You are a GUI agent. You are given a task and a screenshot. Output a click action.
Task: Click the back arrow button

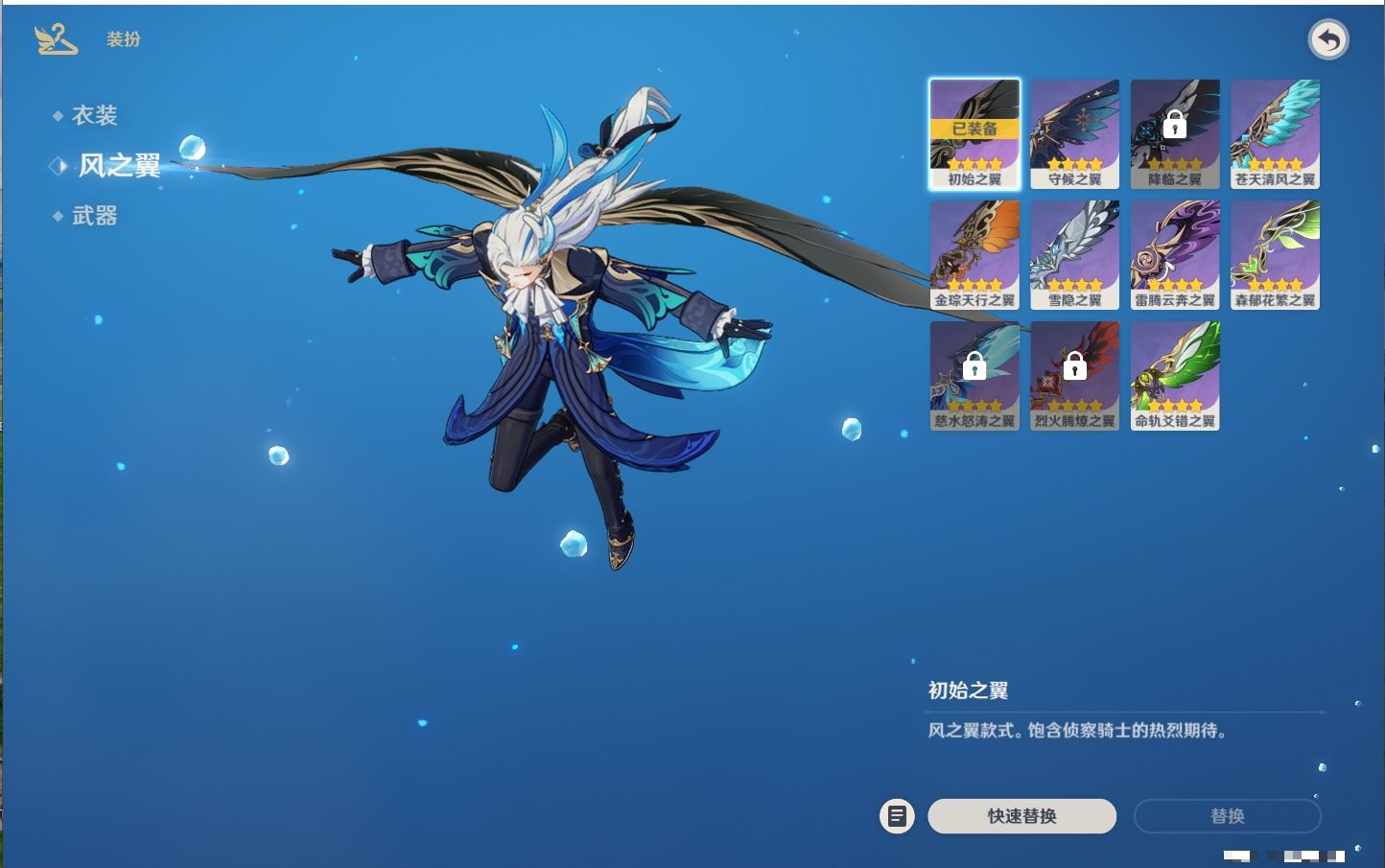pyautogui.click(x=1328, y=40)
